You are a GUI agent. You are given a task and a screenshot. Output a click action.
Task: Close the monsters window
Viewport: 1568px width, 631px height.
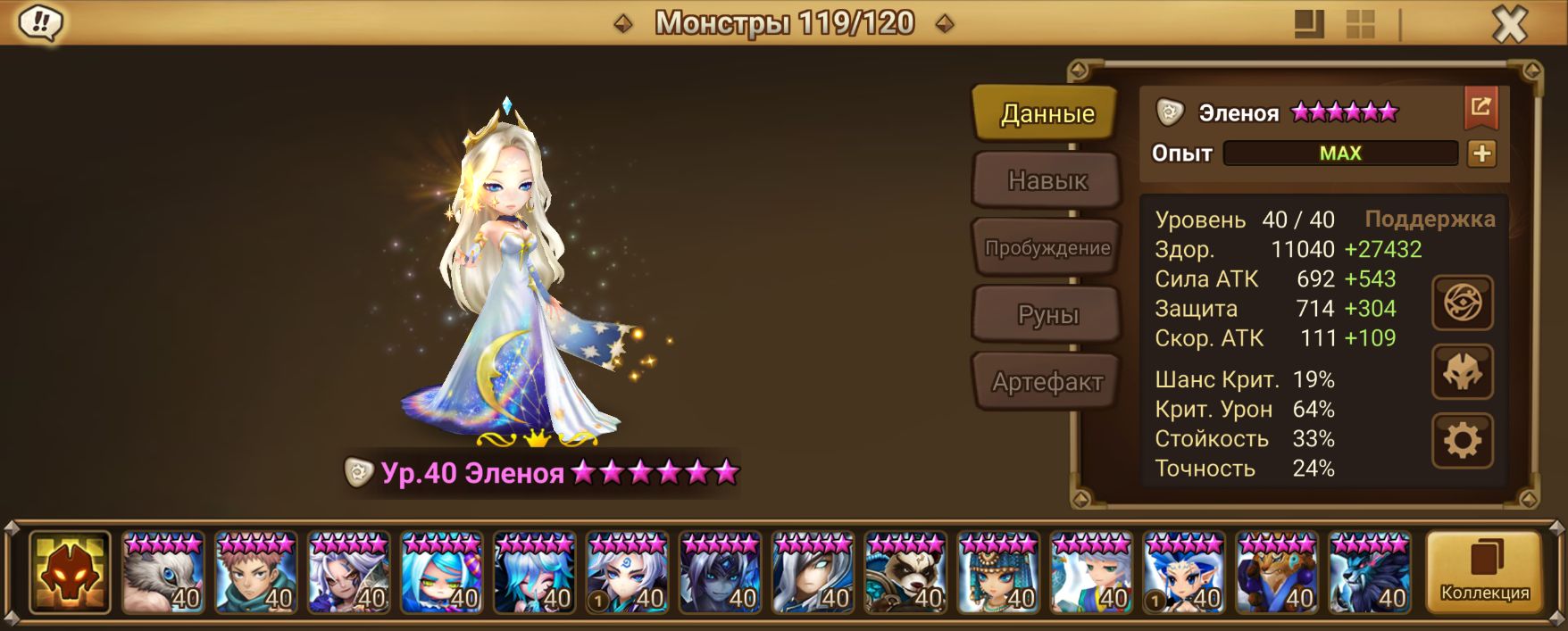click(1509, 24)
